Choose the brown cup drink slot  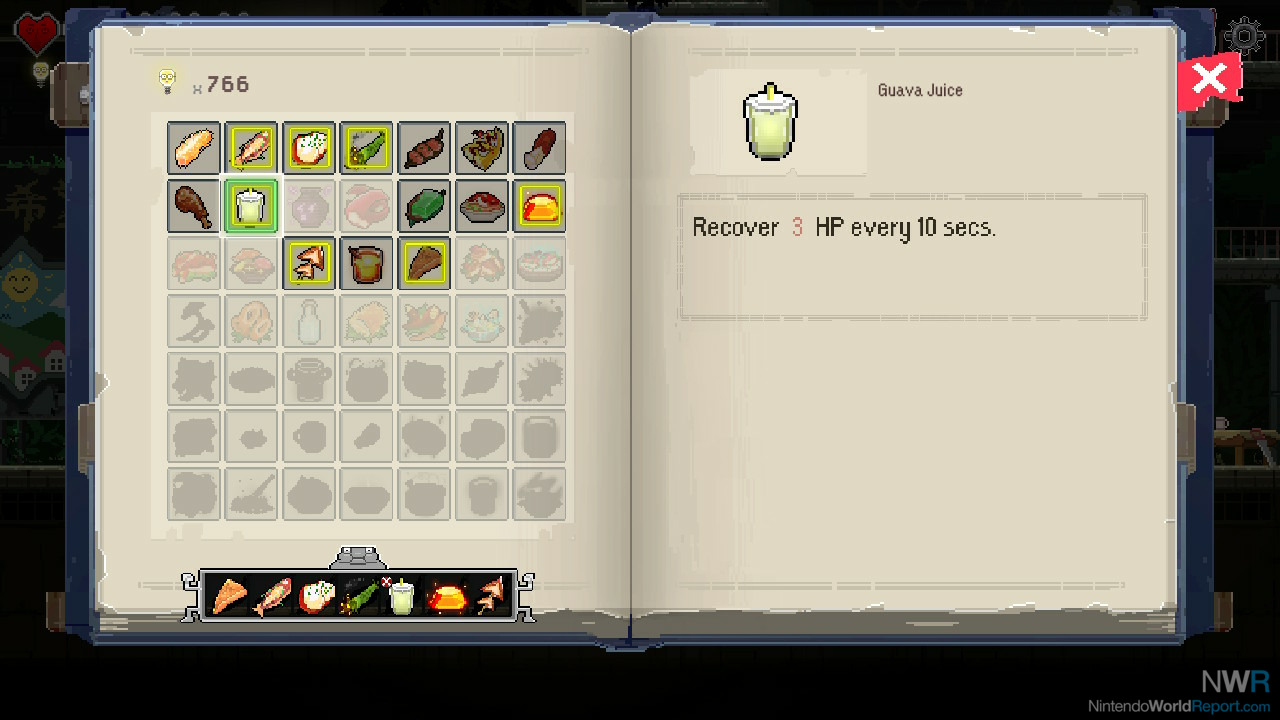366,264
